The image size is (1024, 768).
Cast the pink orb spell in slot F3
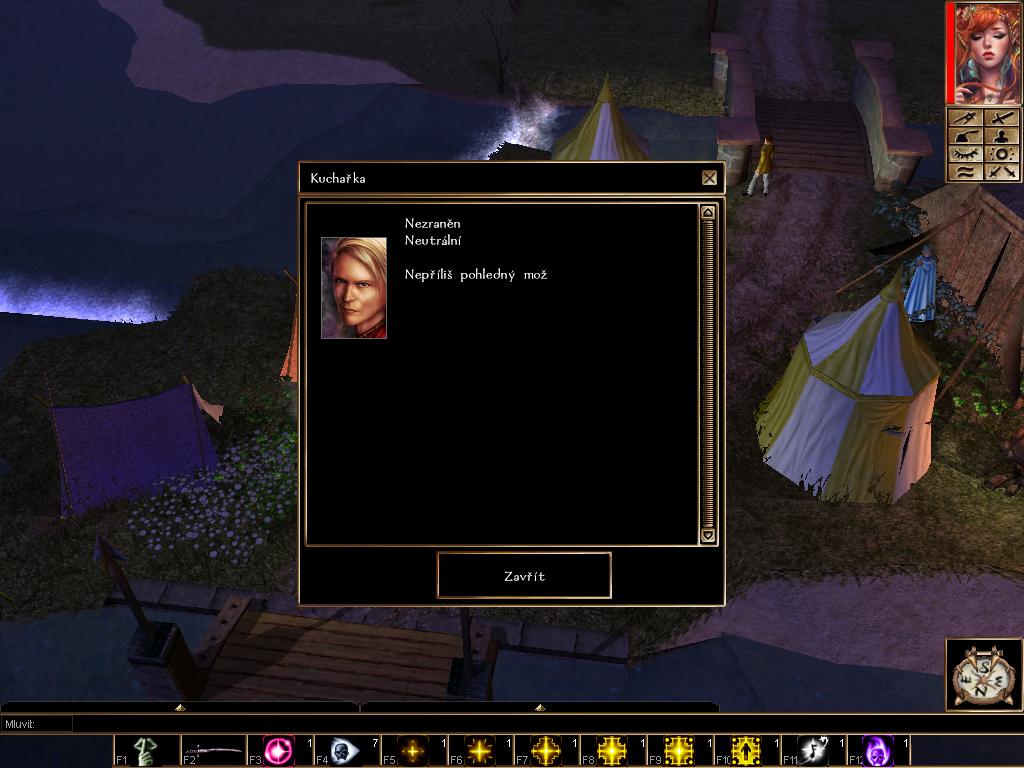pos(279,750)
